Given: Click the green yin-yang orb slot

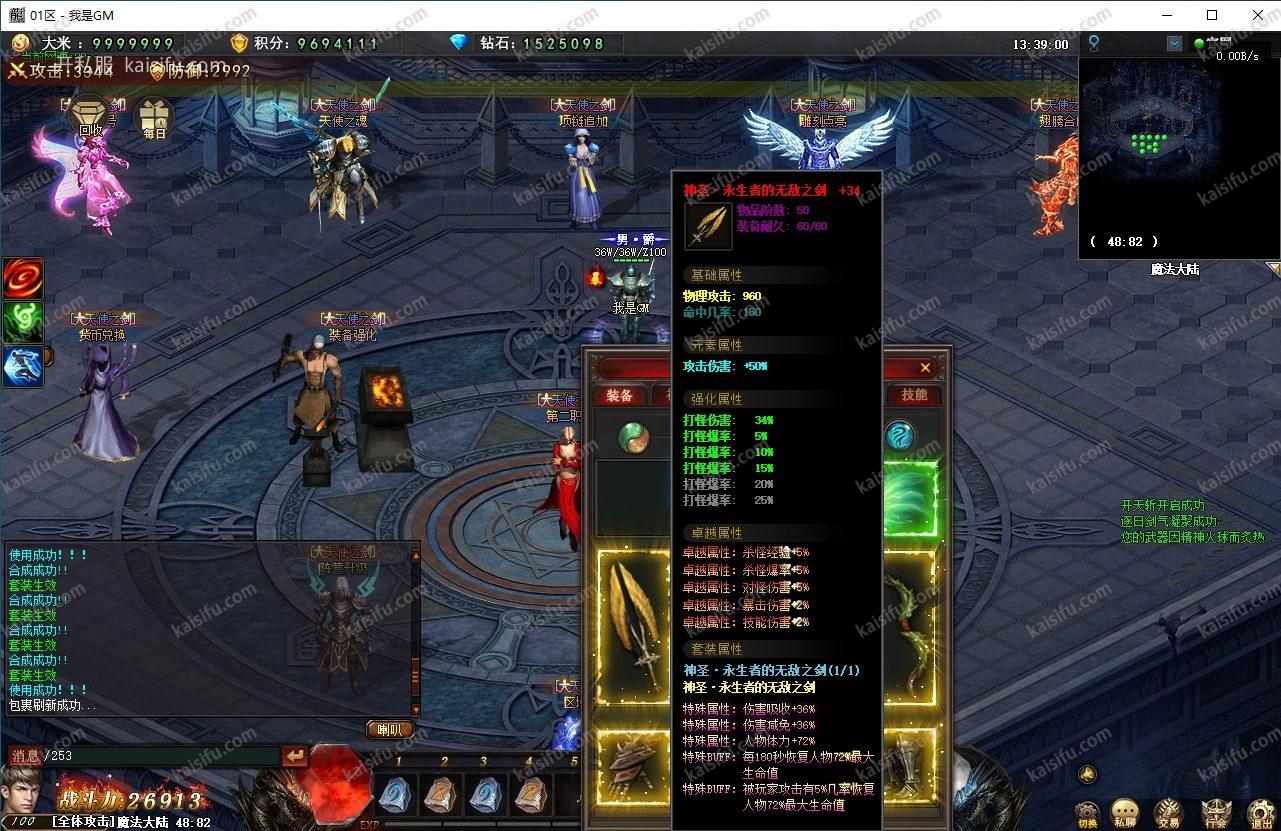Looking at the screenshot, I should pos(632,437).
